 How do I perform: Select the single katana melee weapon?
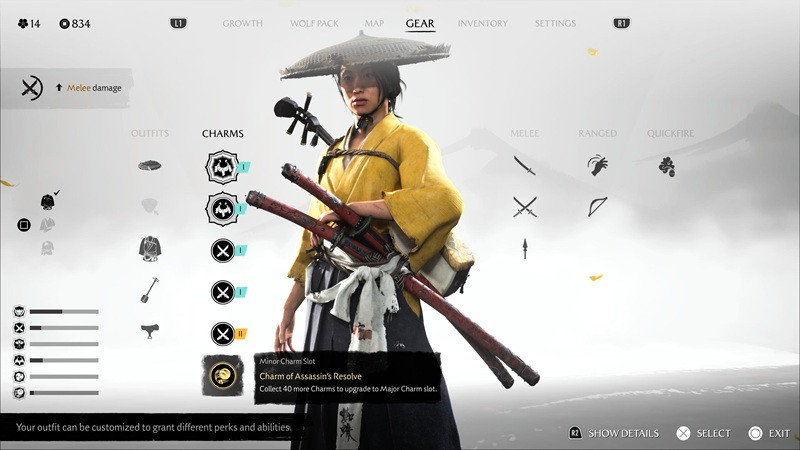[x=524, y=165]
